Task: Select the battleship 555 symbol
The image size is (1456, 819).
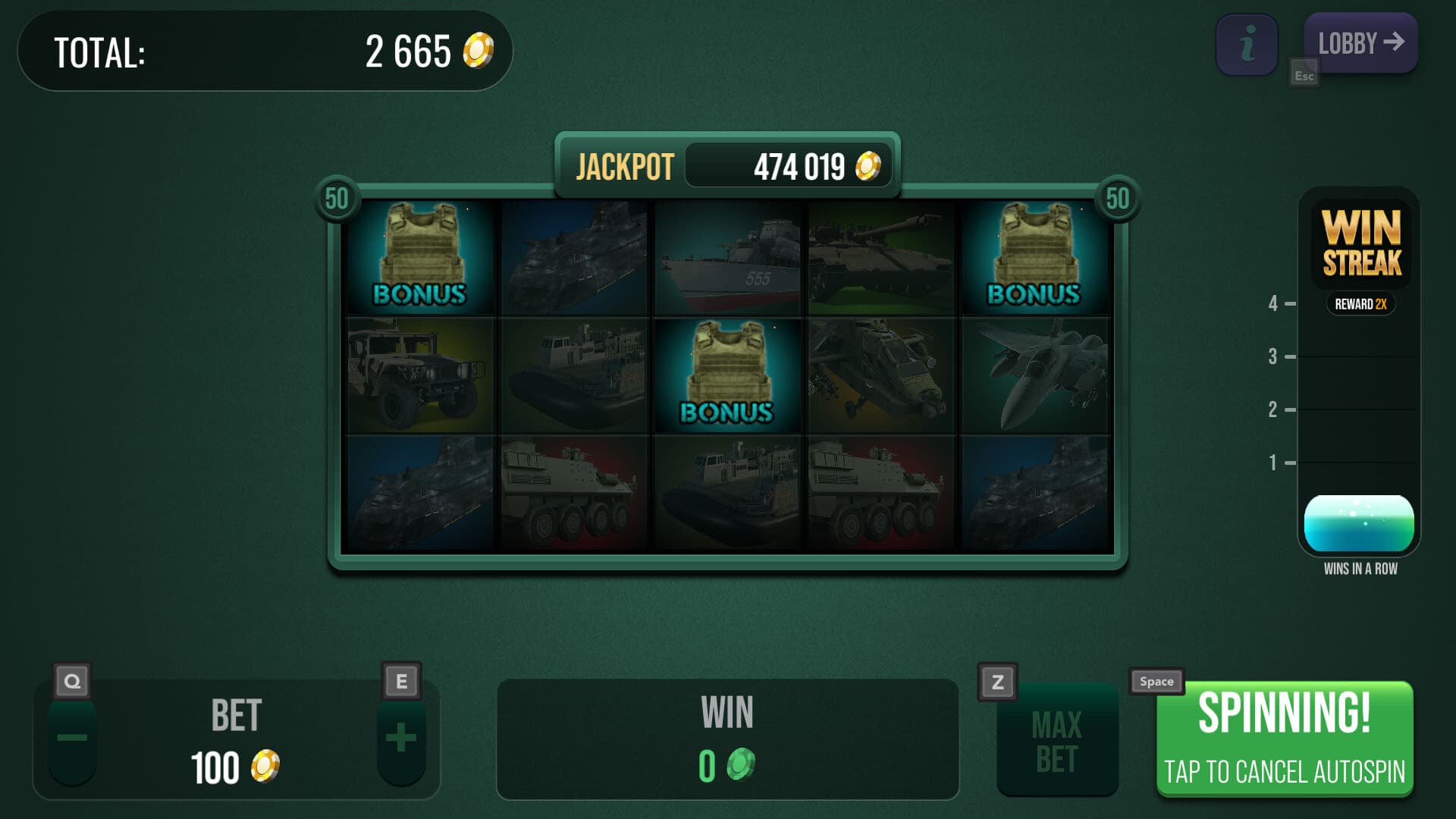Action: 726,258
